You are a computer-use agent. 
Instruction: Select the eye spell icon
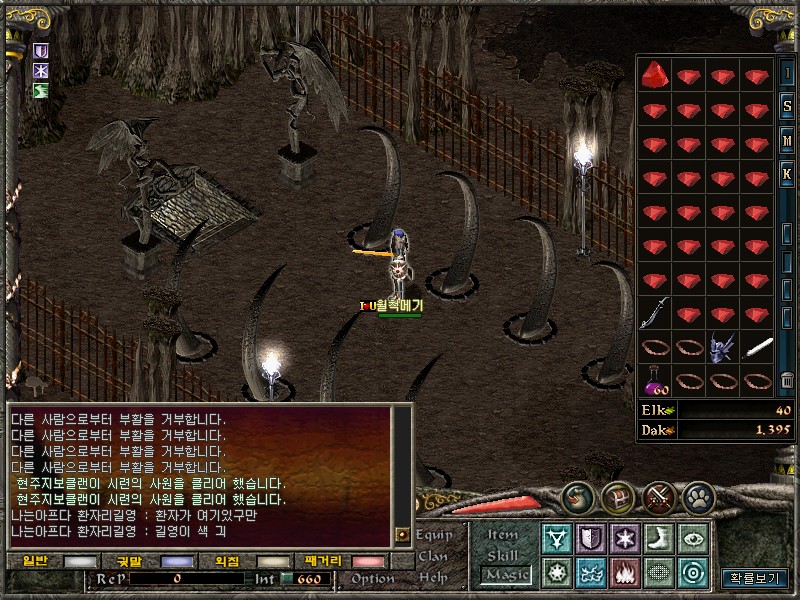[x=693, y=538]
